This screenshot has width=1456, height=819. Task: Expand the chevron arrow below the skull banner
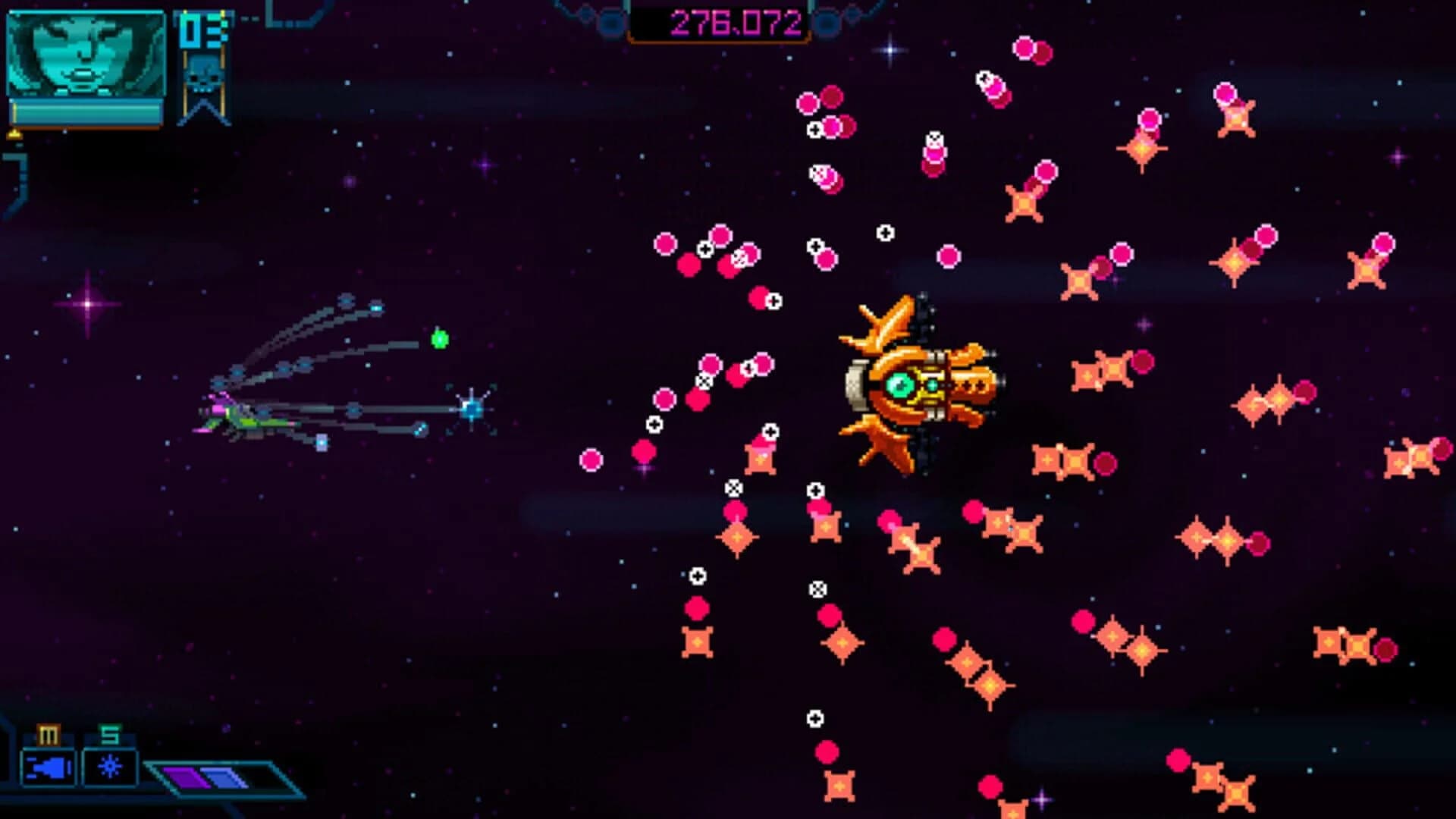(x=203, y=110)
